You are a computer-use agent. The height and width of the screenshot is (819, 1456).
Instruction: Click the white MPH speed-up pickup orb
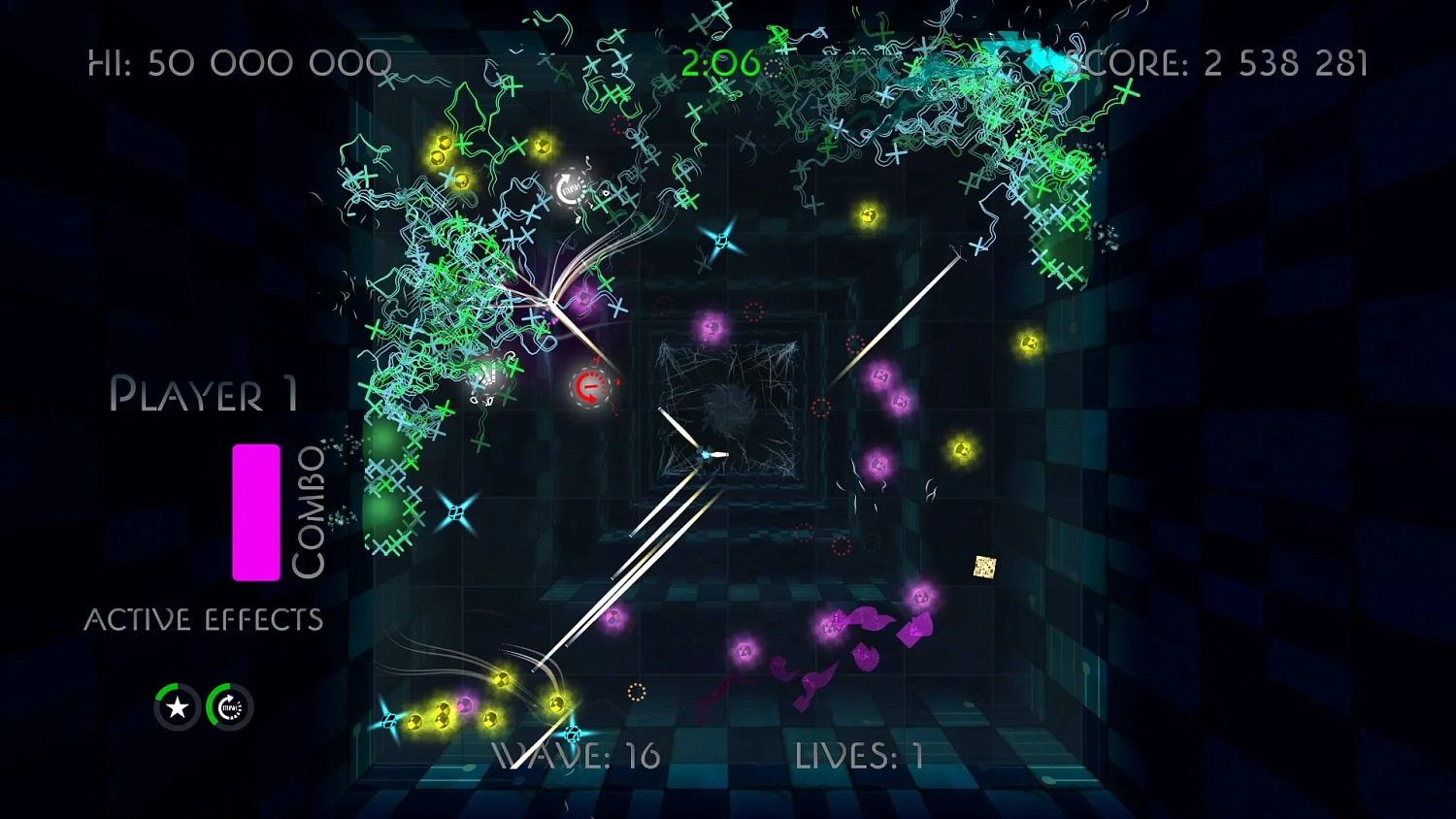[x=569, y=185]
